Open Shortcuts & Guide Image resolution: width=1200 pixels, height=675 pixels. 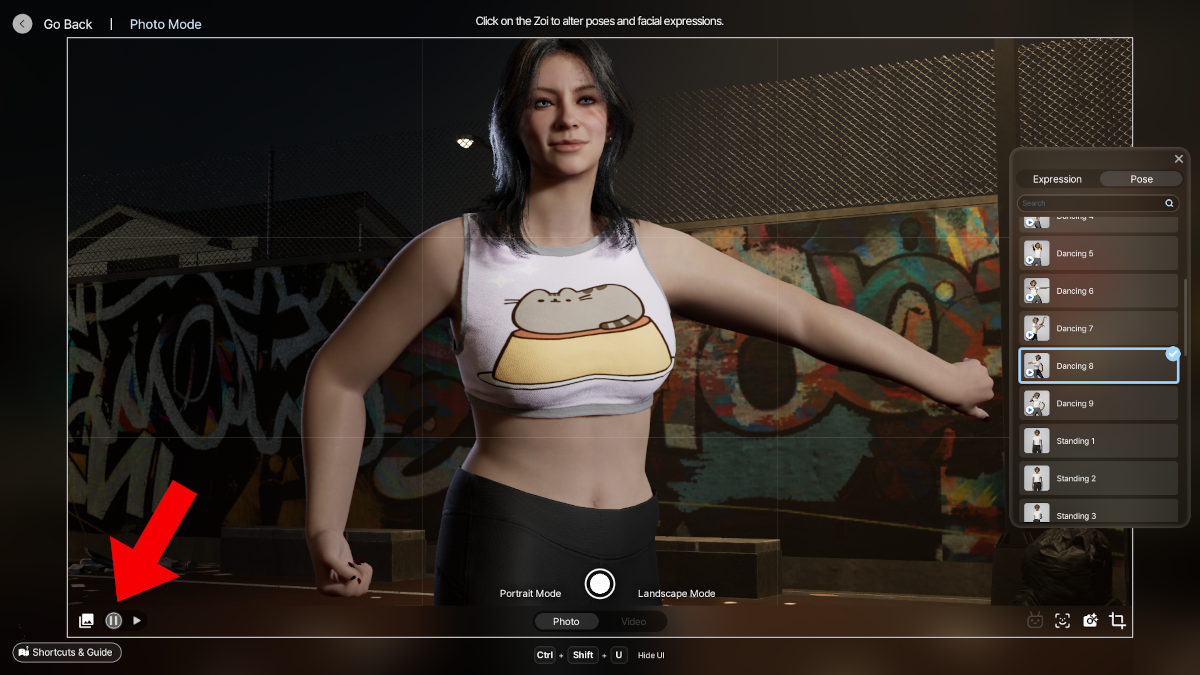click(x=67, y=652)
